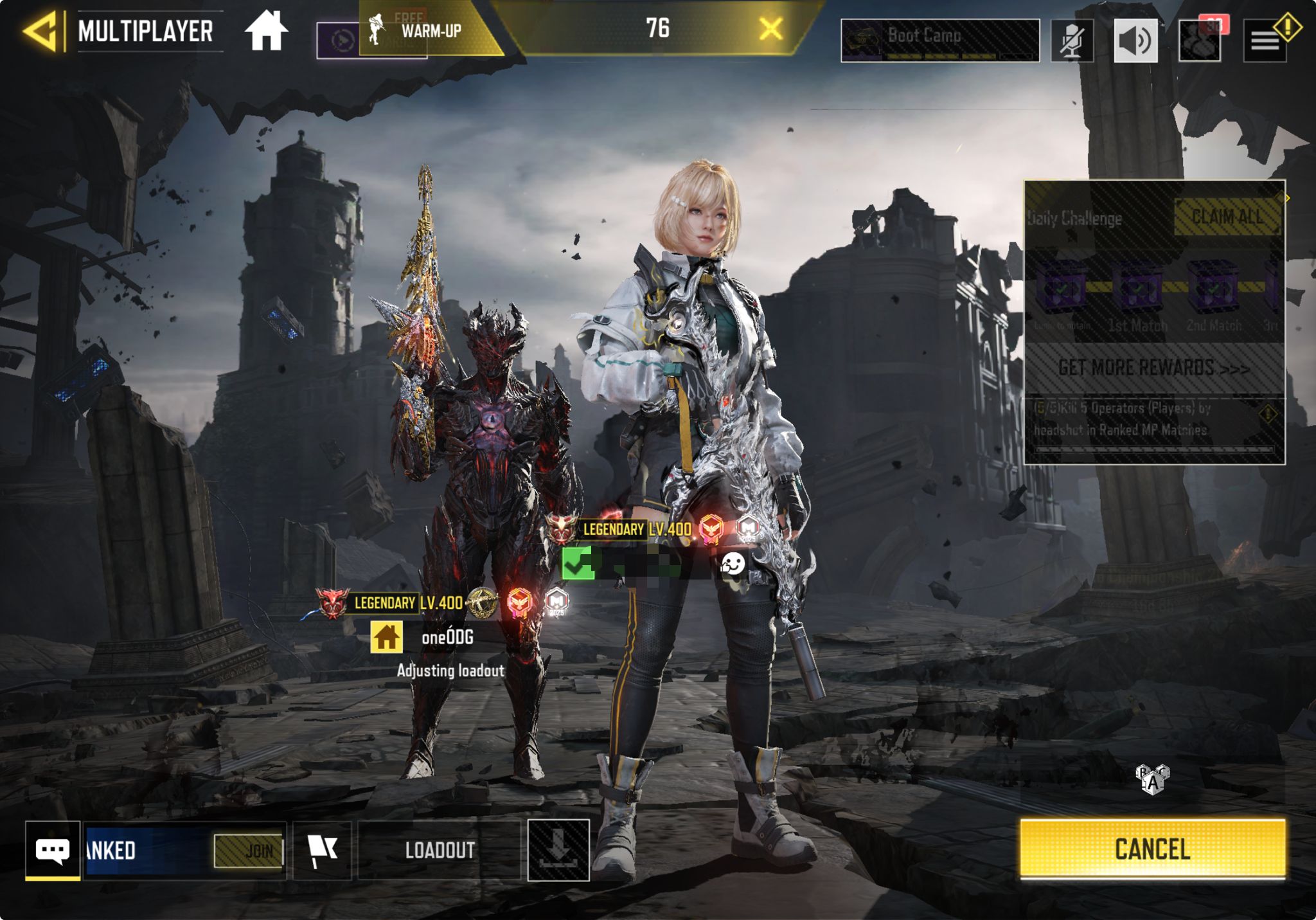Cancel matchmaking with the yellow X
This screenshot has width=1316, height=920.
point(770,29)
